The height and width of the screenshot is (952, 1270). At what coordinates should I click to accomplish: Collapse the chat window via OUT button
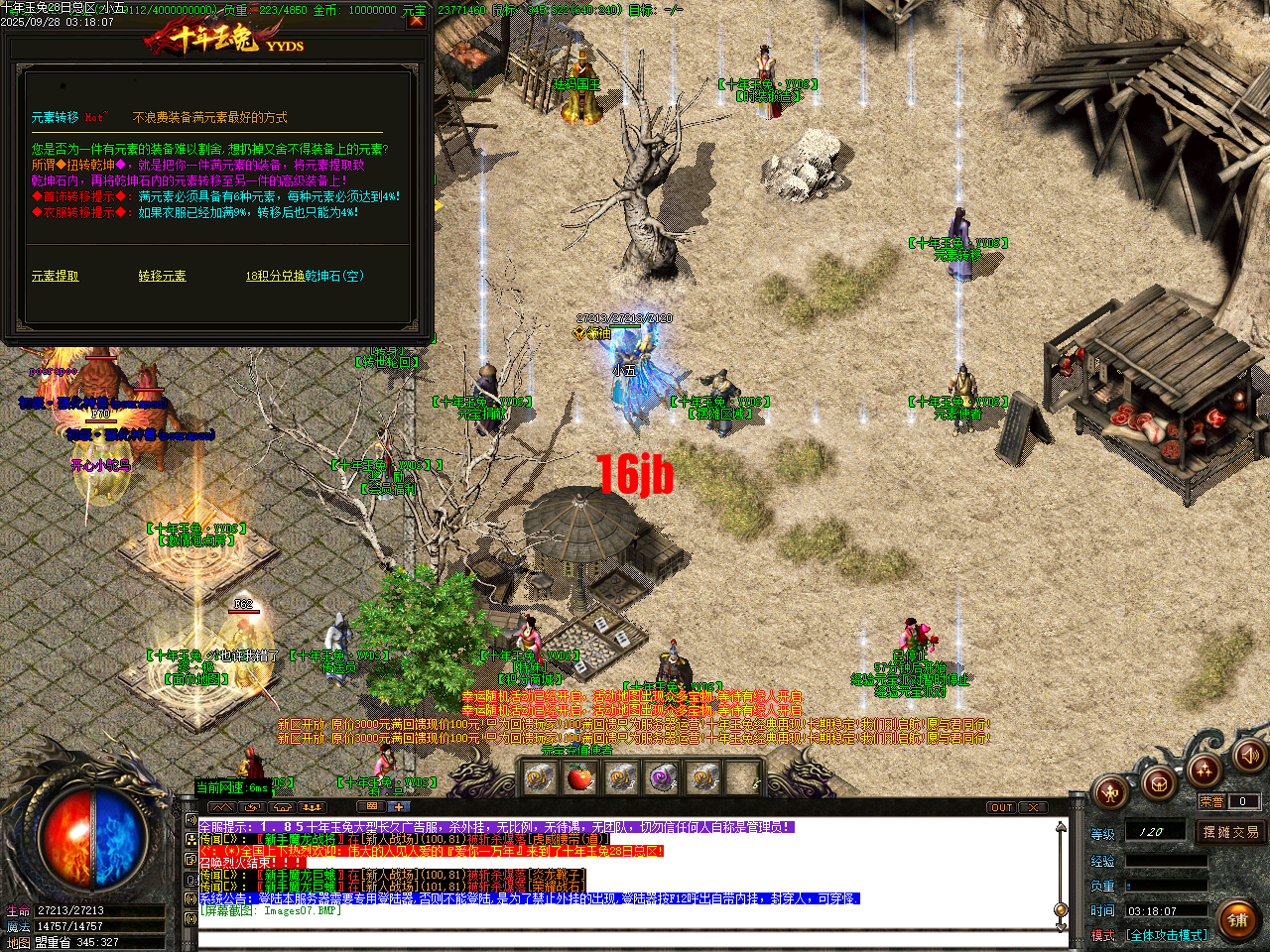point(1000,807)
